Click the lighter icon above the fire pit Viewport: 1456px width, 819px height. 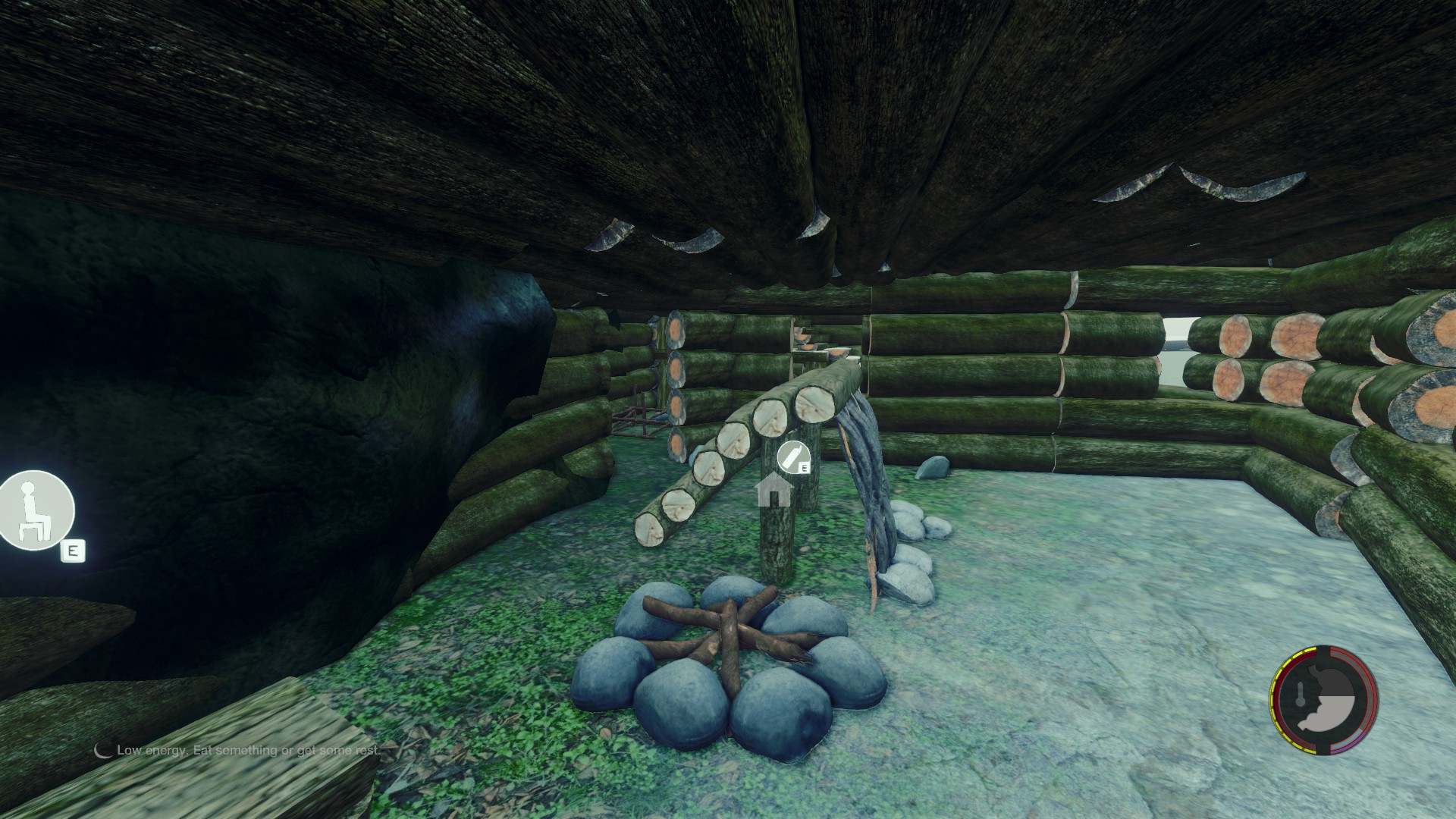coord(792,457)
